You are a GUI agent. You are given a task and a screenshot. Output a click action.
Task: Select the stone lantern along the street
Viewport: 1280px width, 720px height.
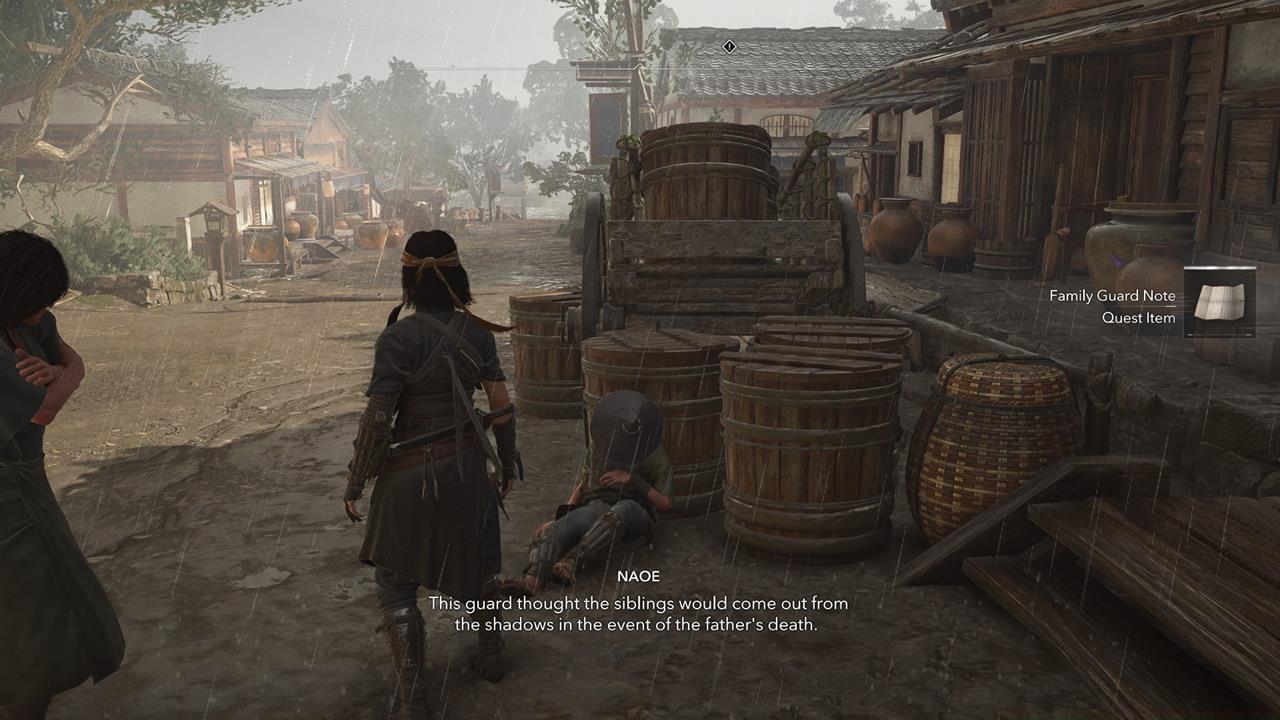tap(214, 220)
